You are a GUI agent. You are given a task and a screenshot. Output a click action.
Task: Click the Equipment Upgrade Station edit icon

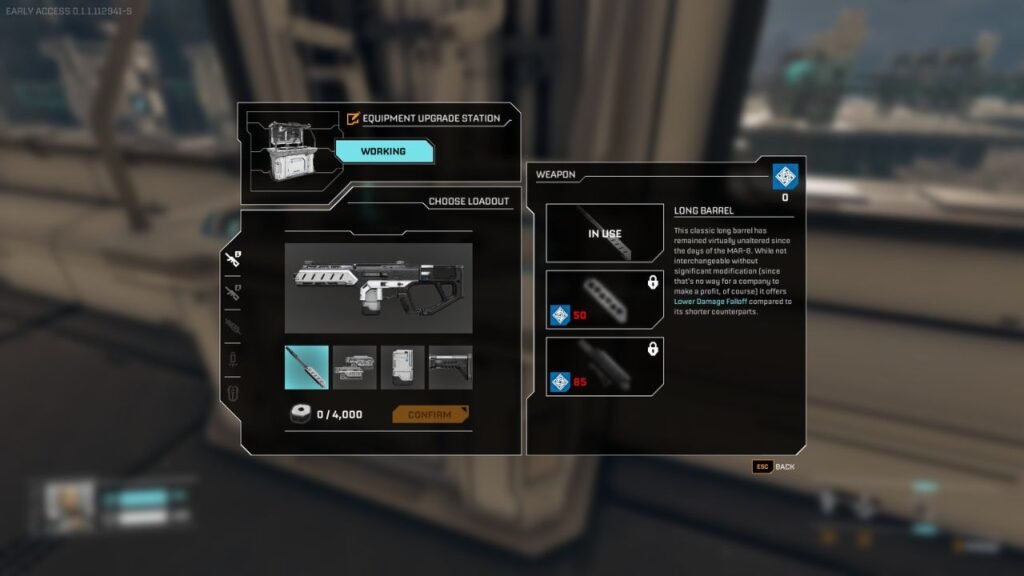[x=352, y=118]
